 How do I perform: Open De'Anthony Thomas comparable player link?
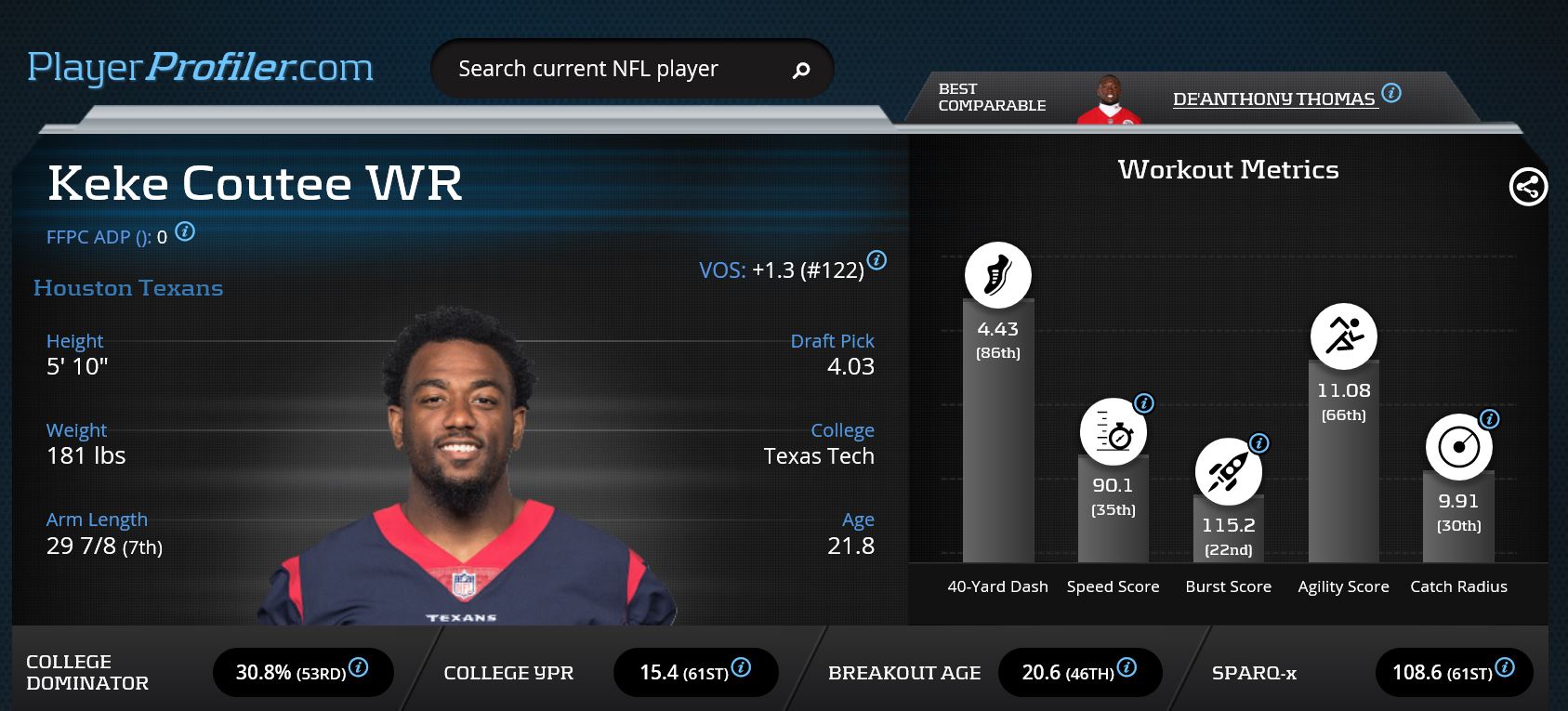(x=1272, y=99)
